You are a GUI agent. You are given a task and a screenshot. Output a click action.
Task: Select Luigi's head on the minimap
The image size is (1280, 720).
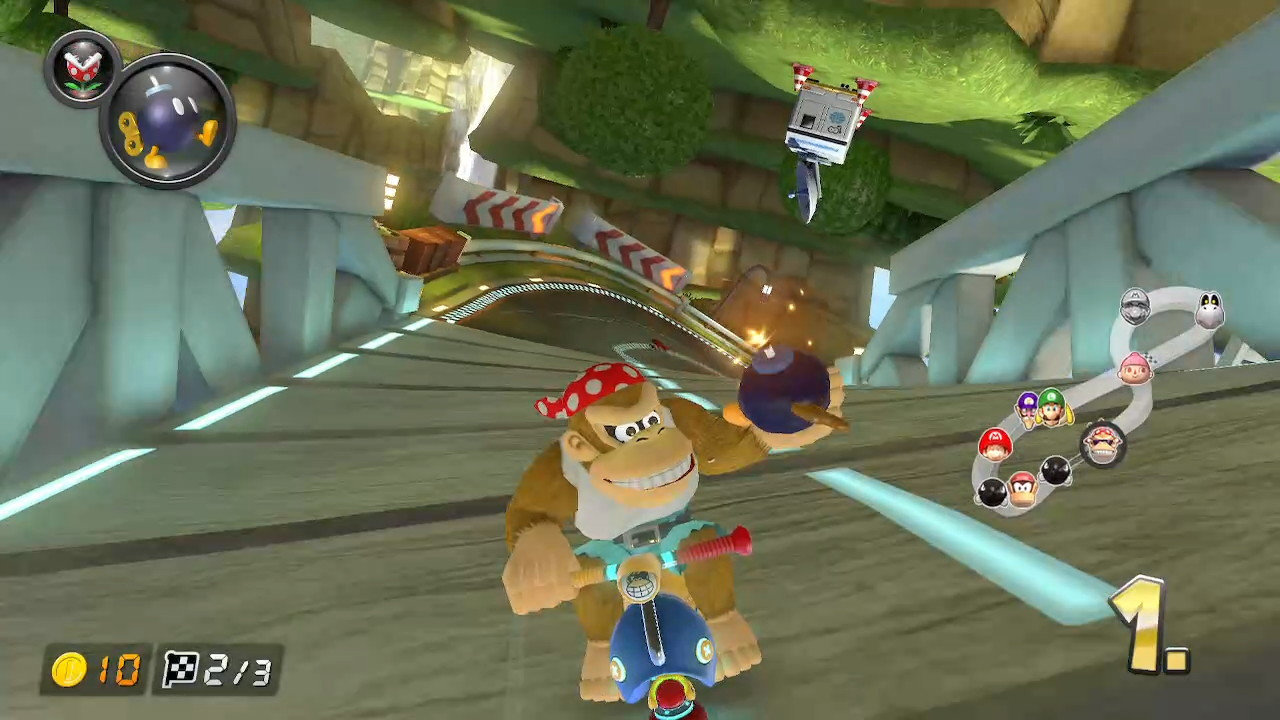point(1051,407)
